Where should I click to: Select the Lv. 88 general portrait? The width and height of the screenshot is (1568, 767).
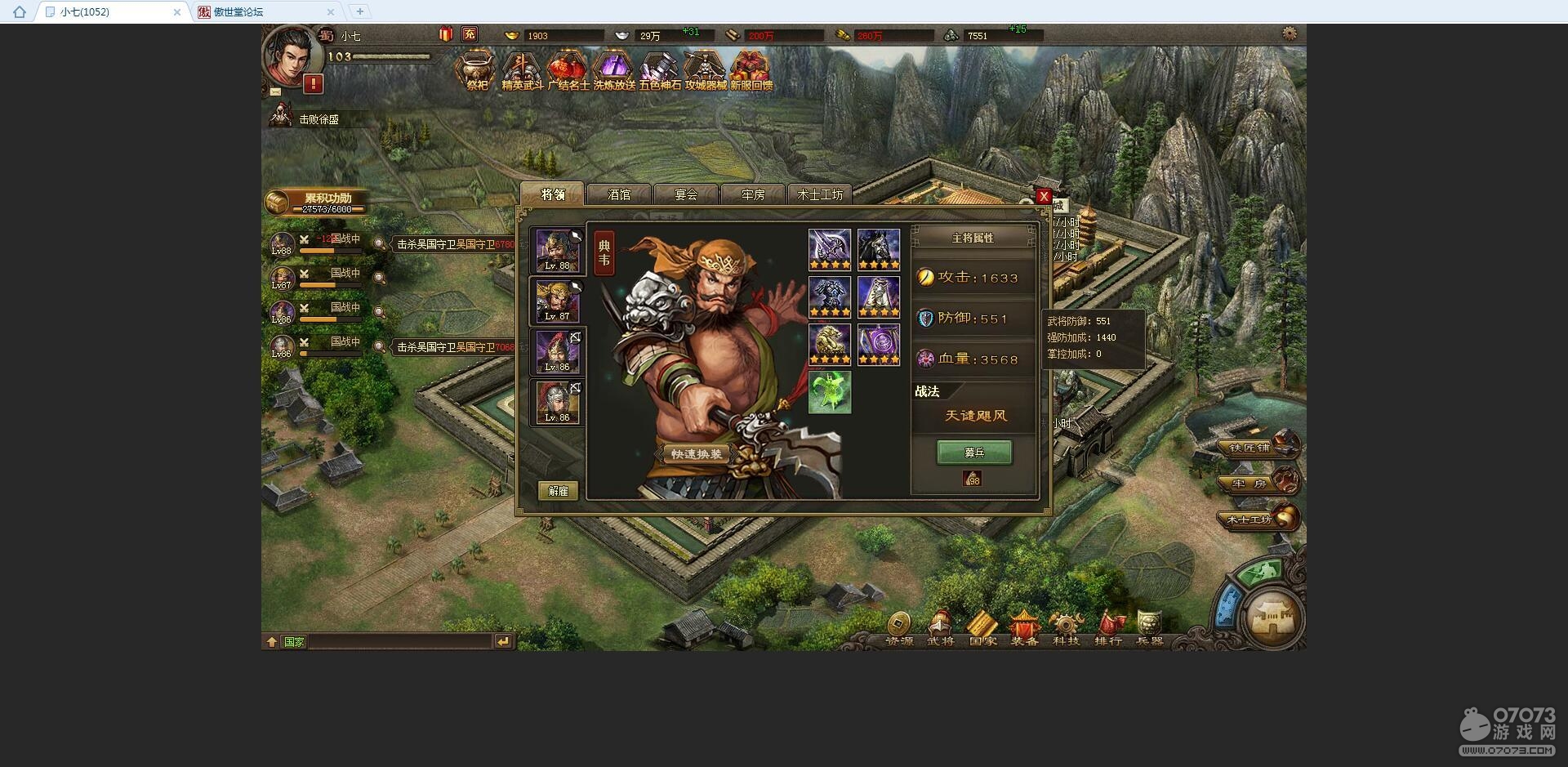click(558, 250)
